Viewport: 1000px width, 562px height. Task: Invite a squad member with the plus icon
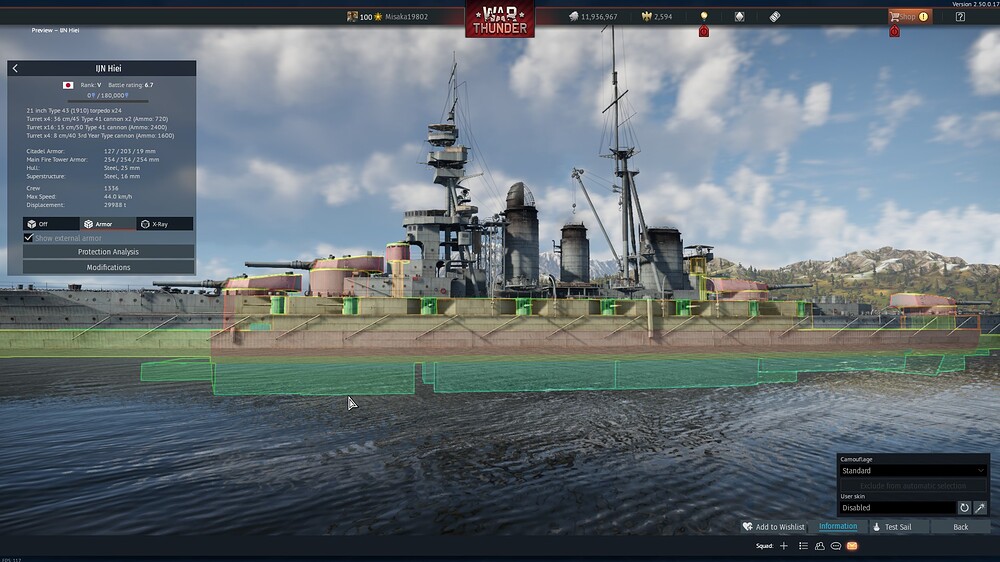coord(784,546)
